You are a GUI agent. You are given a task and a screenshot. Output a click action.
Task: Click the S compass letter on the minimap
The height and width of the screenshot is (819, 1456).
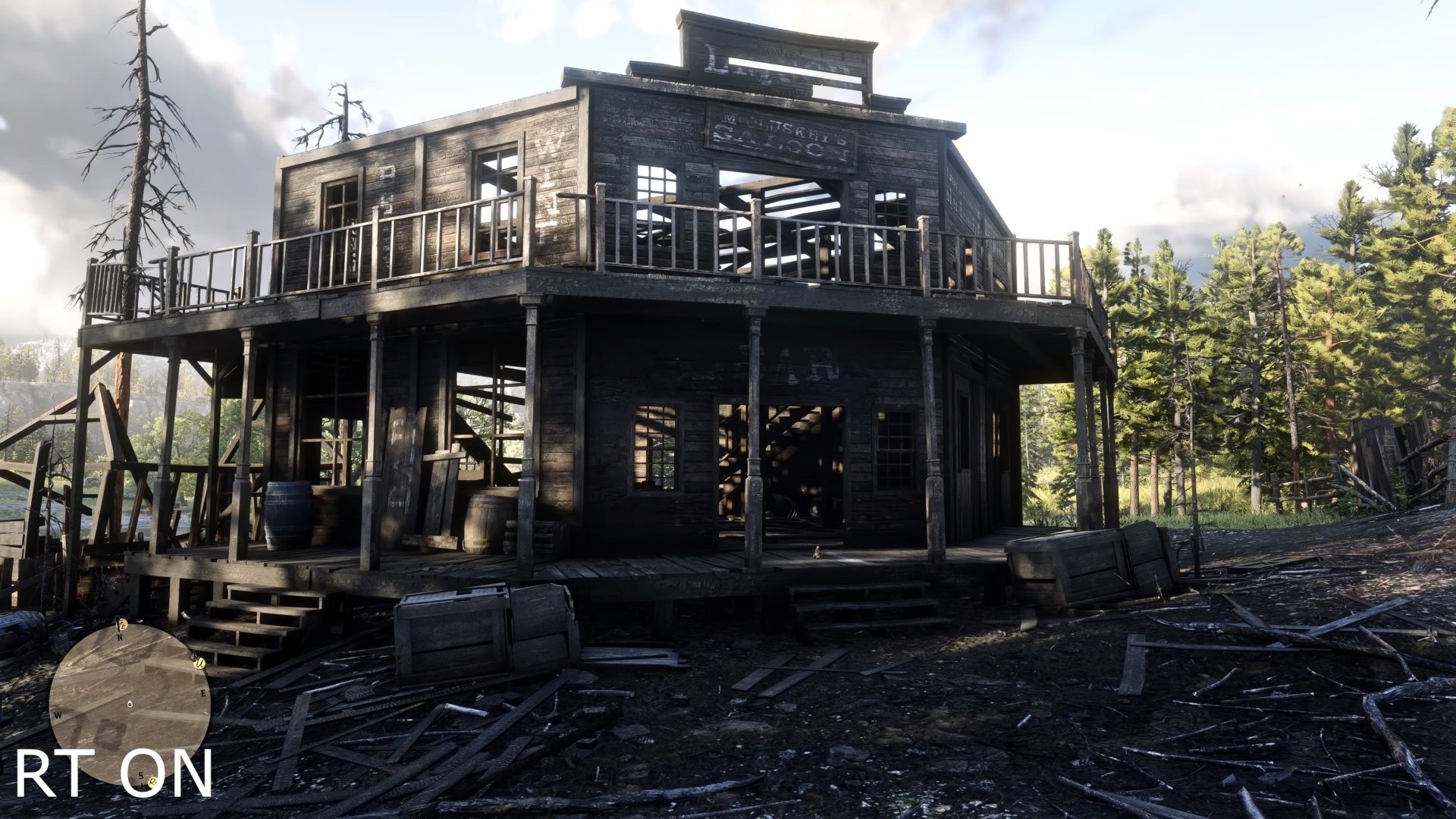coord(140,776)
